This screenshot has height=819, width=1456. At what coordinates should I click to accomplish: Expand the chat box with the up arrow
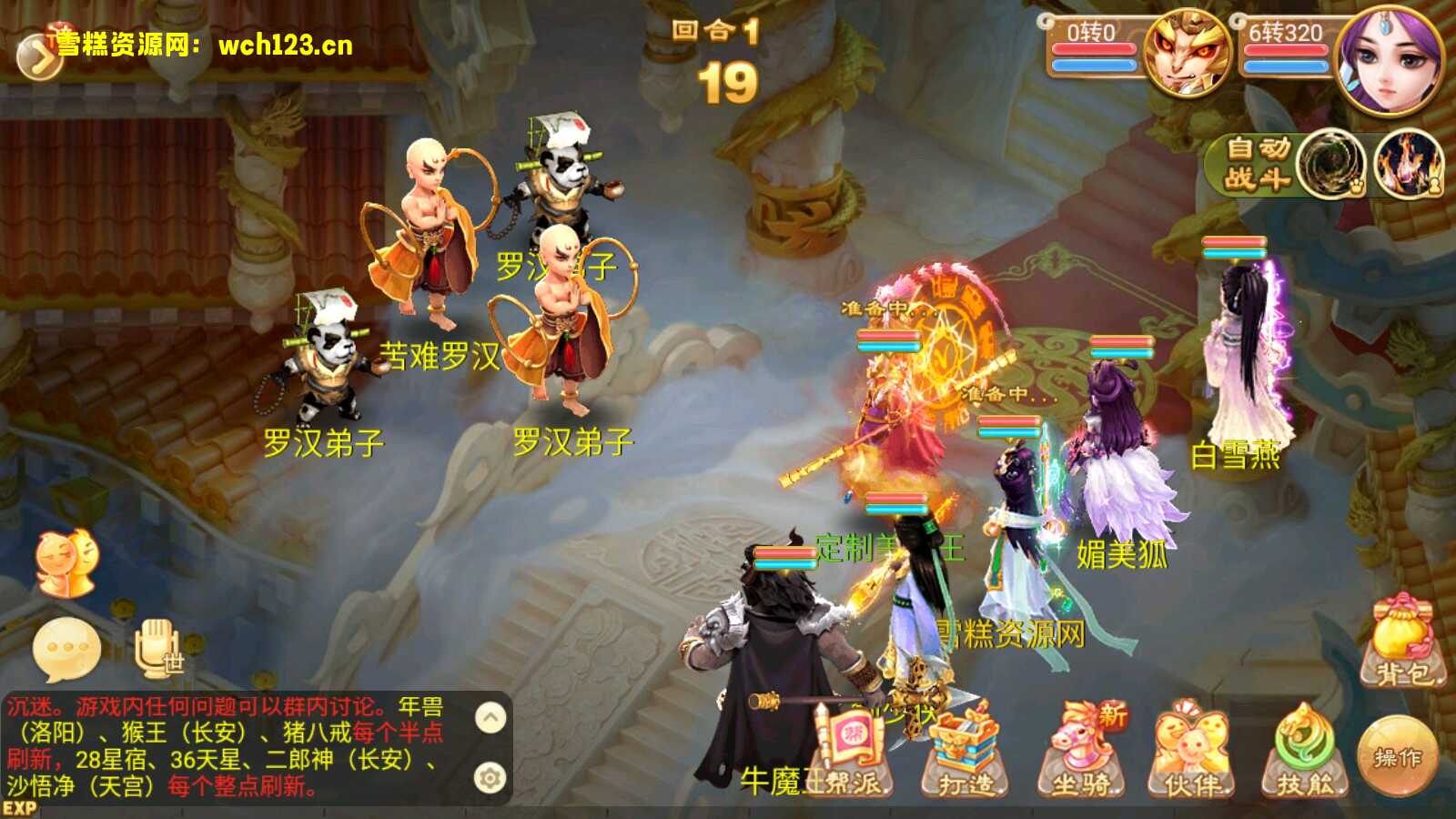pyautogui.click(x=490, y=718)
